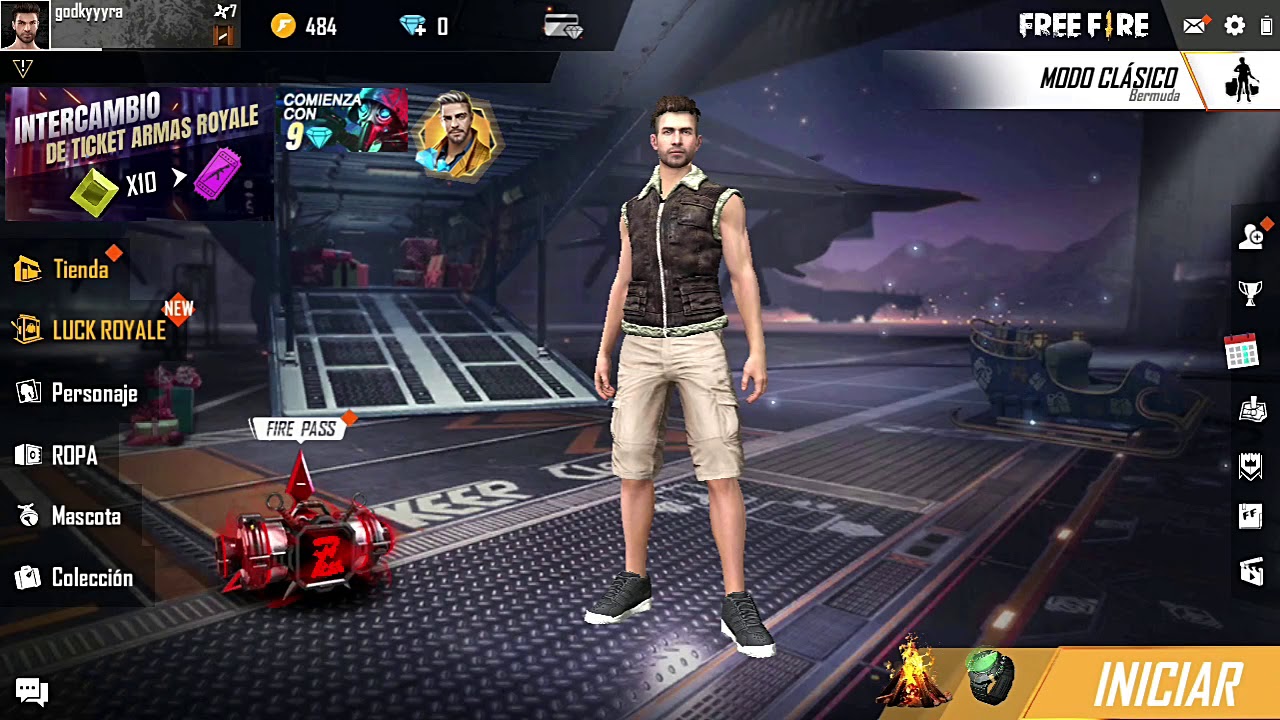1280x720 pixels.
Task: Open the calendar events icon
Action: [1242, 352]
